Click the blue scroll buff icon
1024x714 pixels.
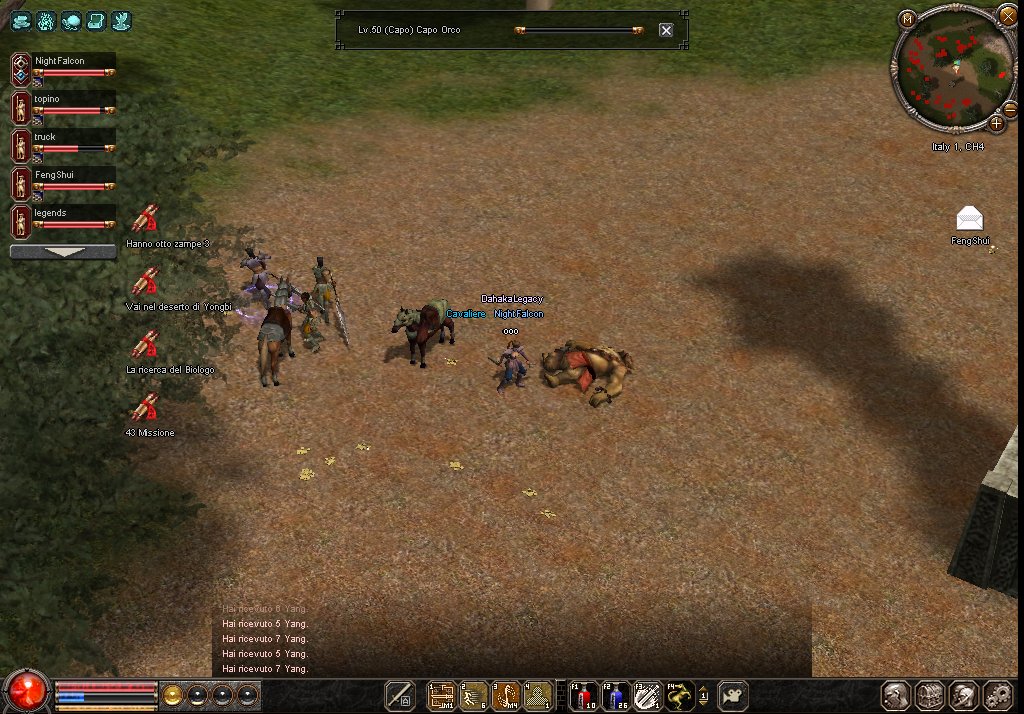pyautogui.click(x=97, y=20)
